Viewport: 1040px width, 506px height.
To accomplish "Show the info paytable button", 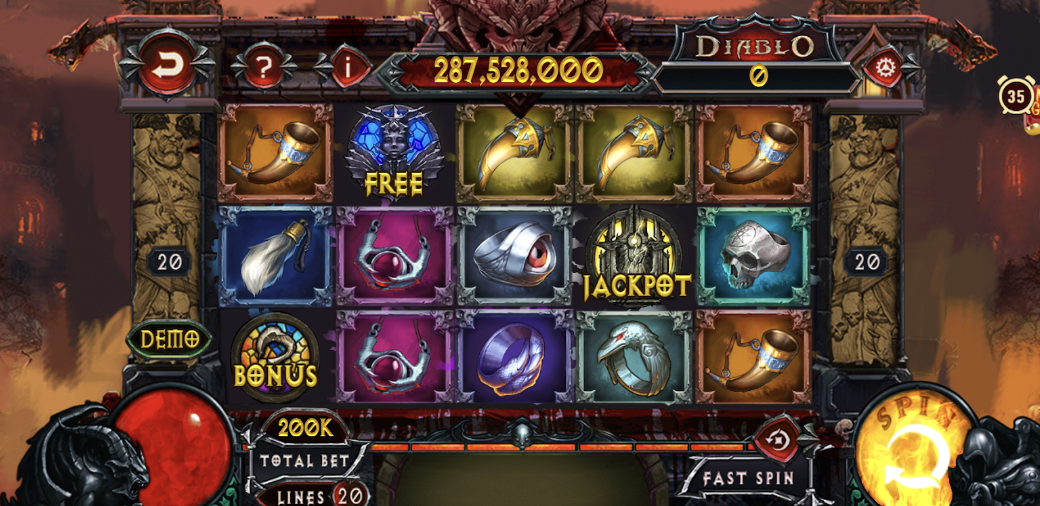I will 347,68.
